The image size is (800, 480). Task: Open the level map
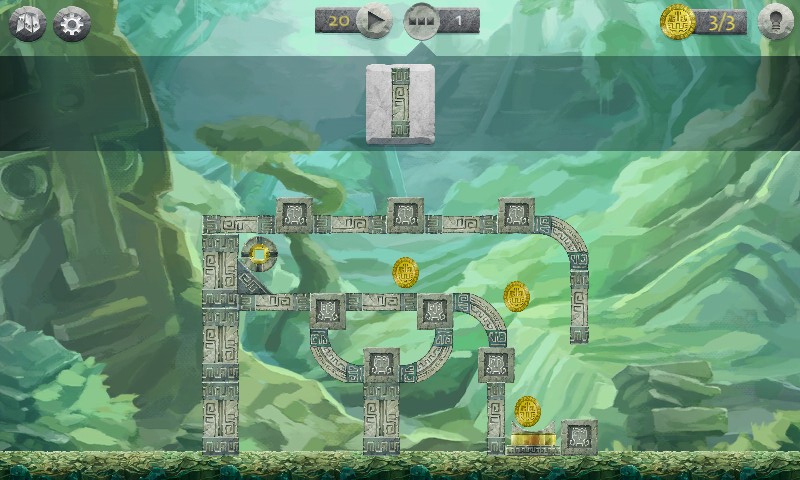point(27,24)
